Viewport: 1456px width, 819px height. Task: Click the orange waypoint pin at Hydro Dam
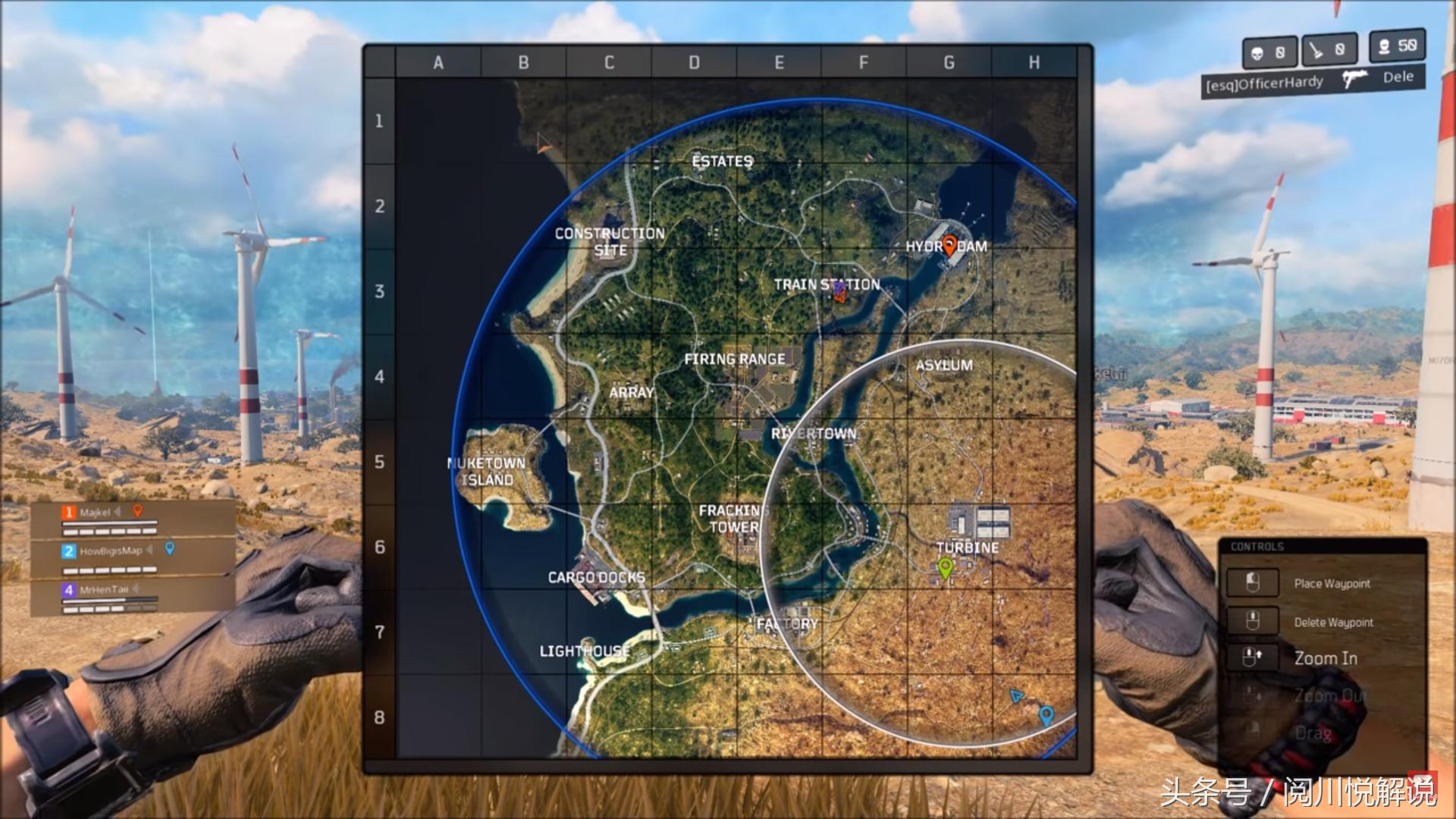[949, 245]
